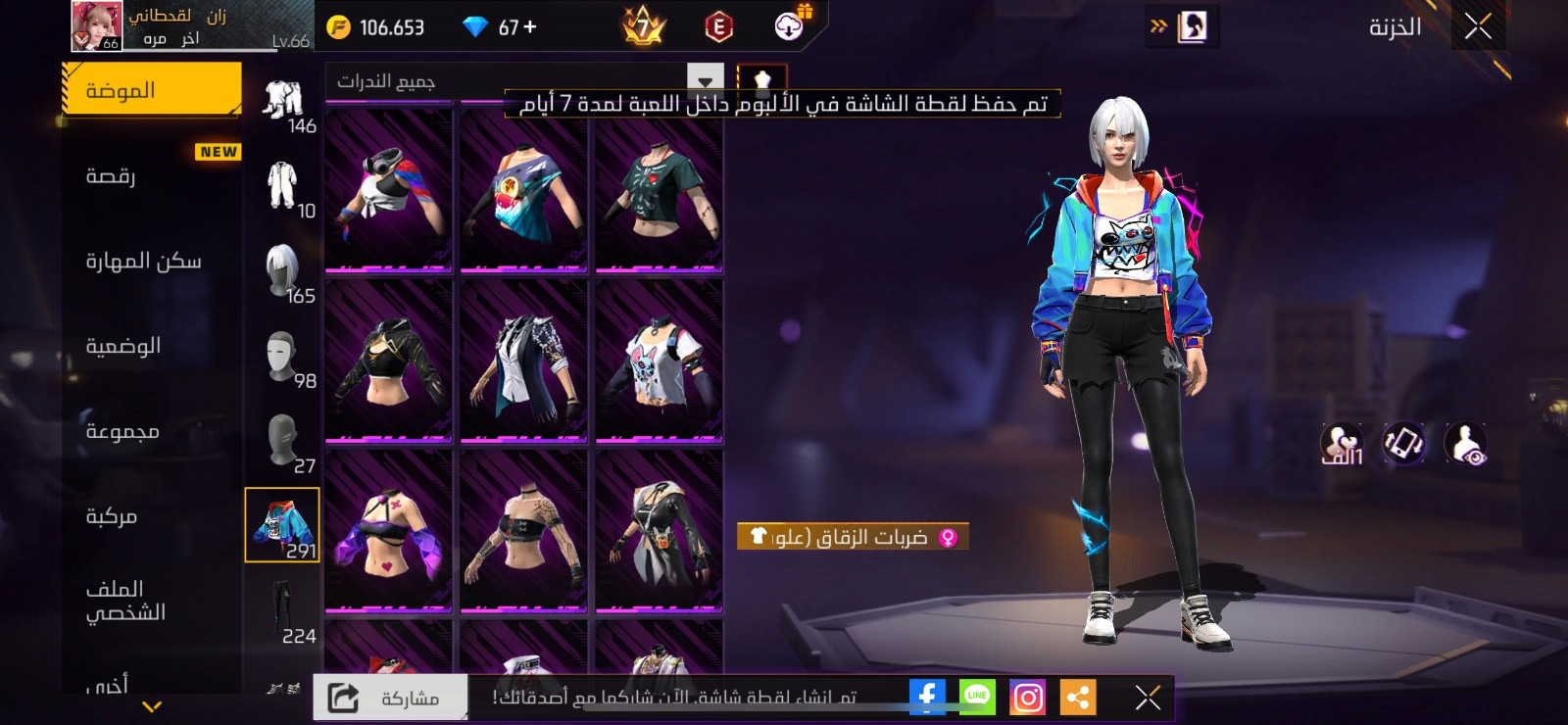
Task: Add diamonds using the plus button
Action: (530, 27)
